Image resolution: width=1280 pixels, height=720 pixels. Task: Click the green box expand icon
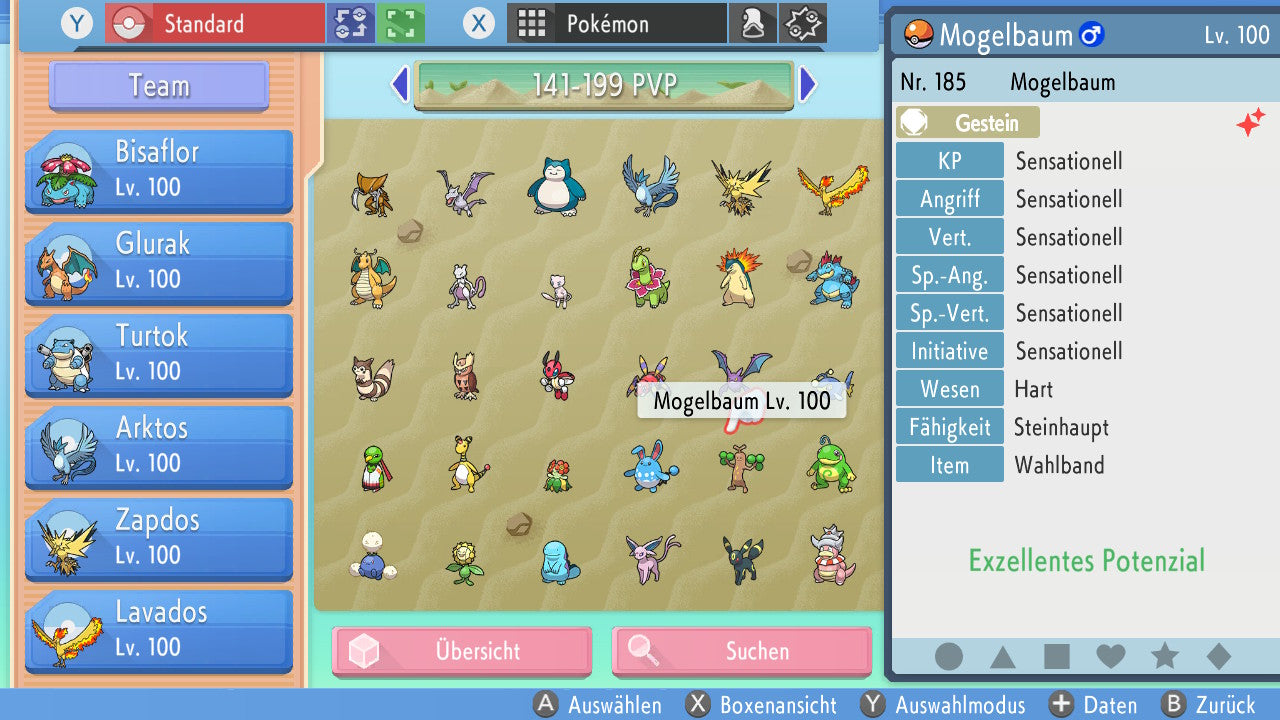coord(399,22)
